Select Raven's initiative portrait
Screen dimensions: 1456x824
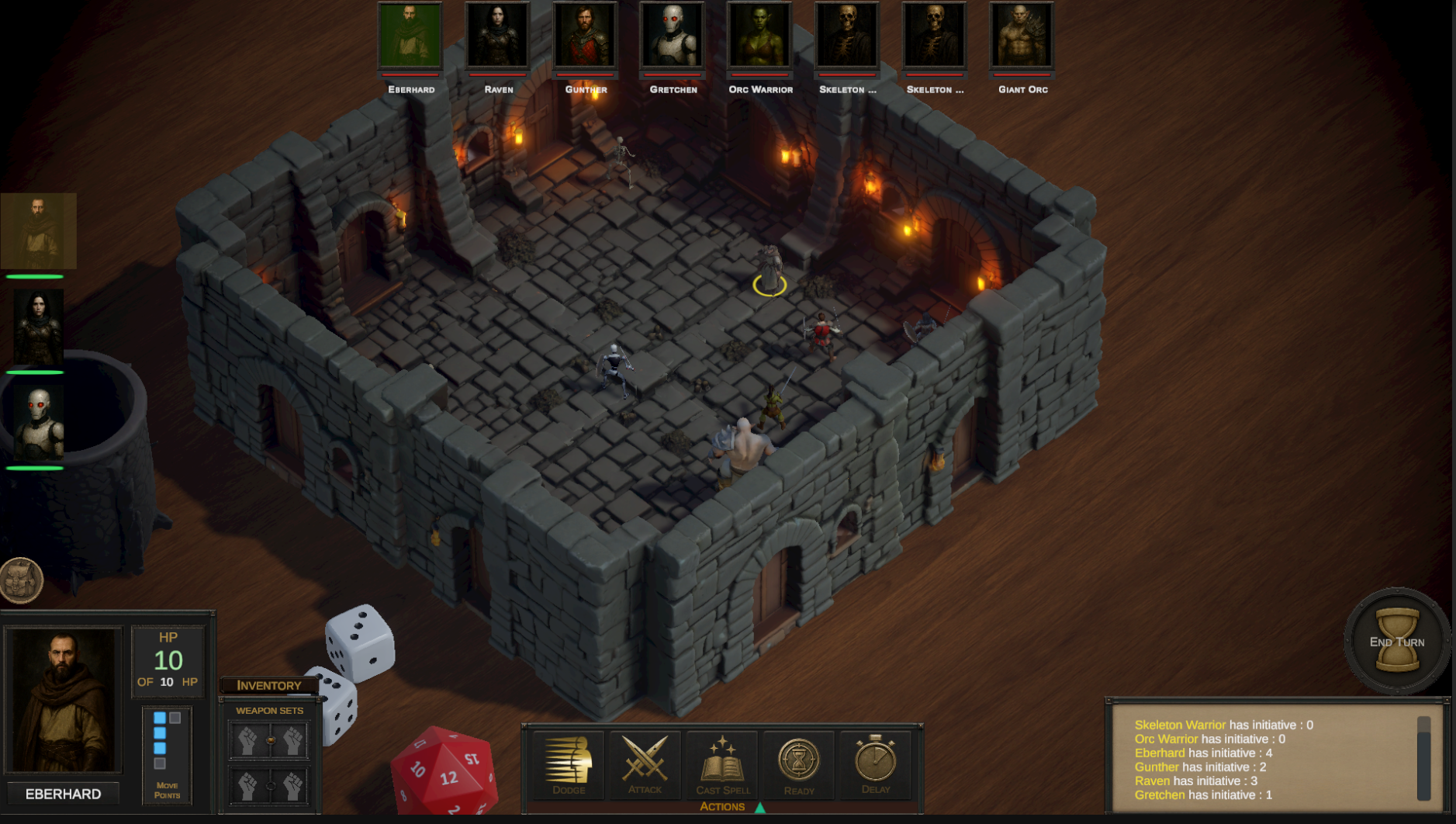coord(498,36)
